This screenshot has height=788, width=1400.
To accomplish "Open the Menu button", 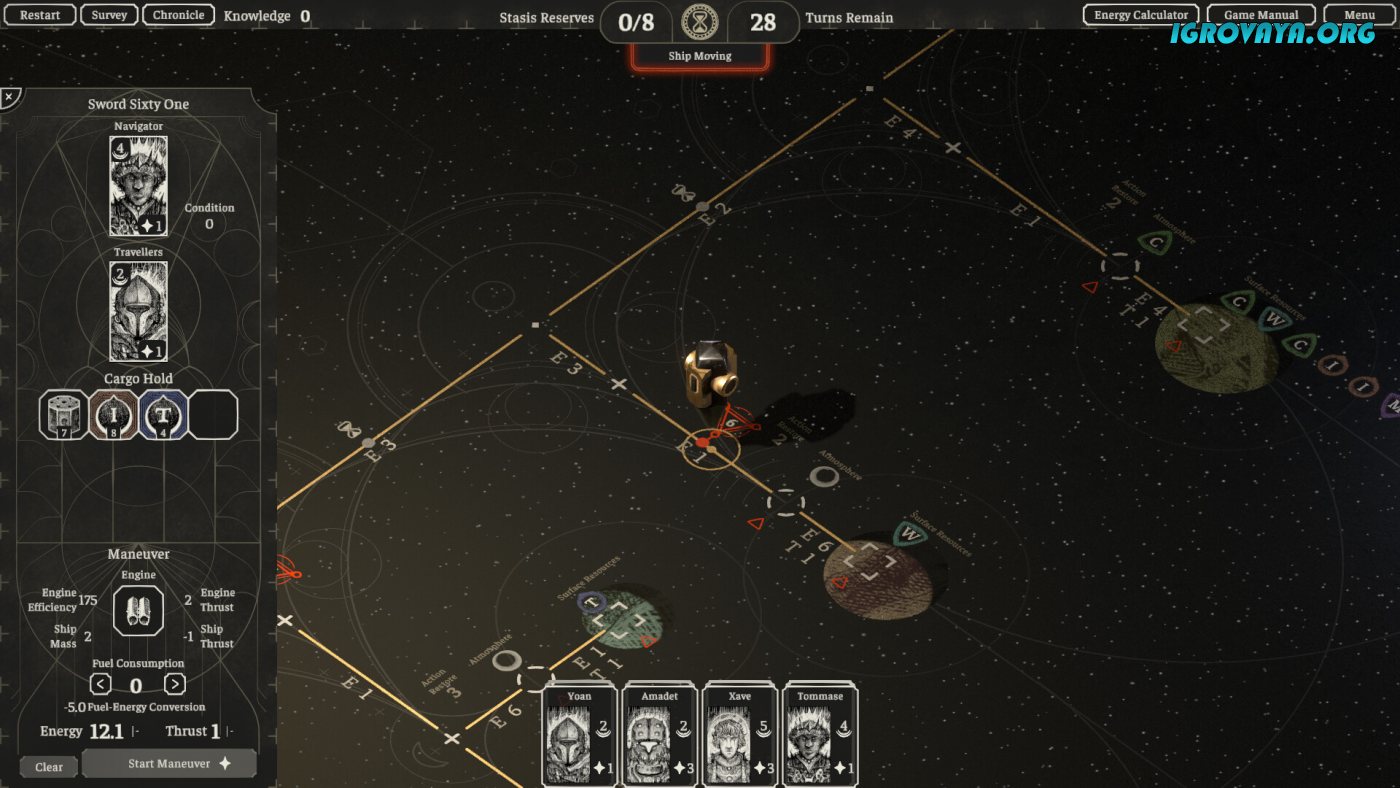I will tap(1359, 15).
